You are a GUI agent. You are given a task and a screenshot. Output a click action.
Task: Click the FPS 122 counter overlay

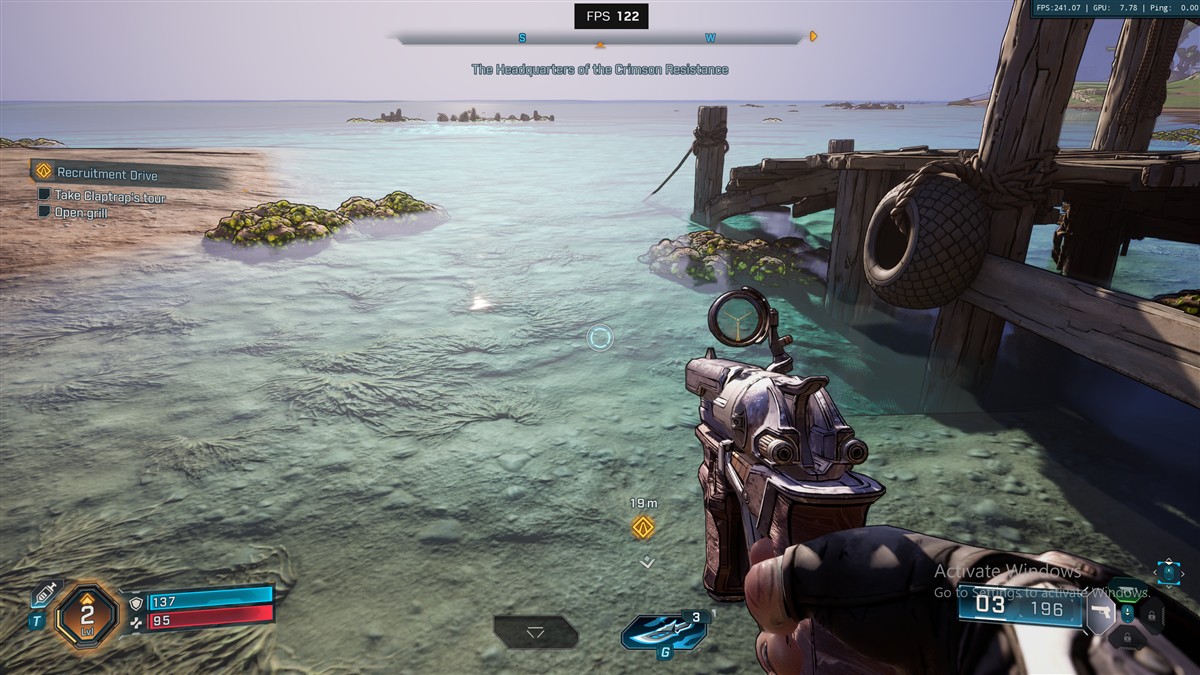pos(611,16)
